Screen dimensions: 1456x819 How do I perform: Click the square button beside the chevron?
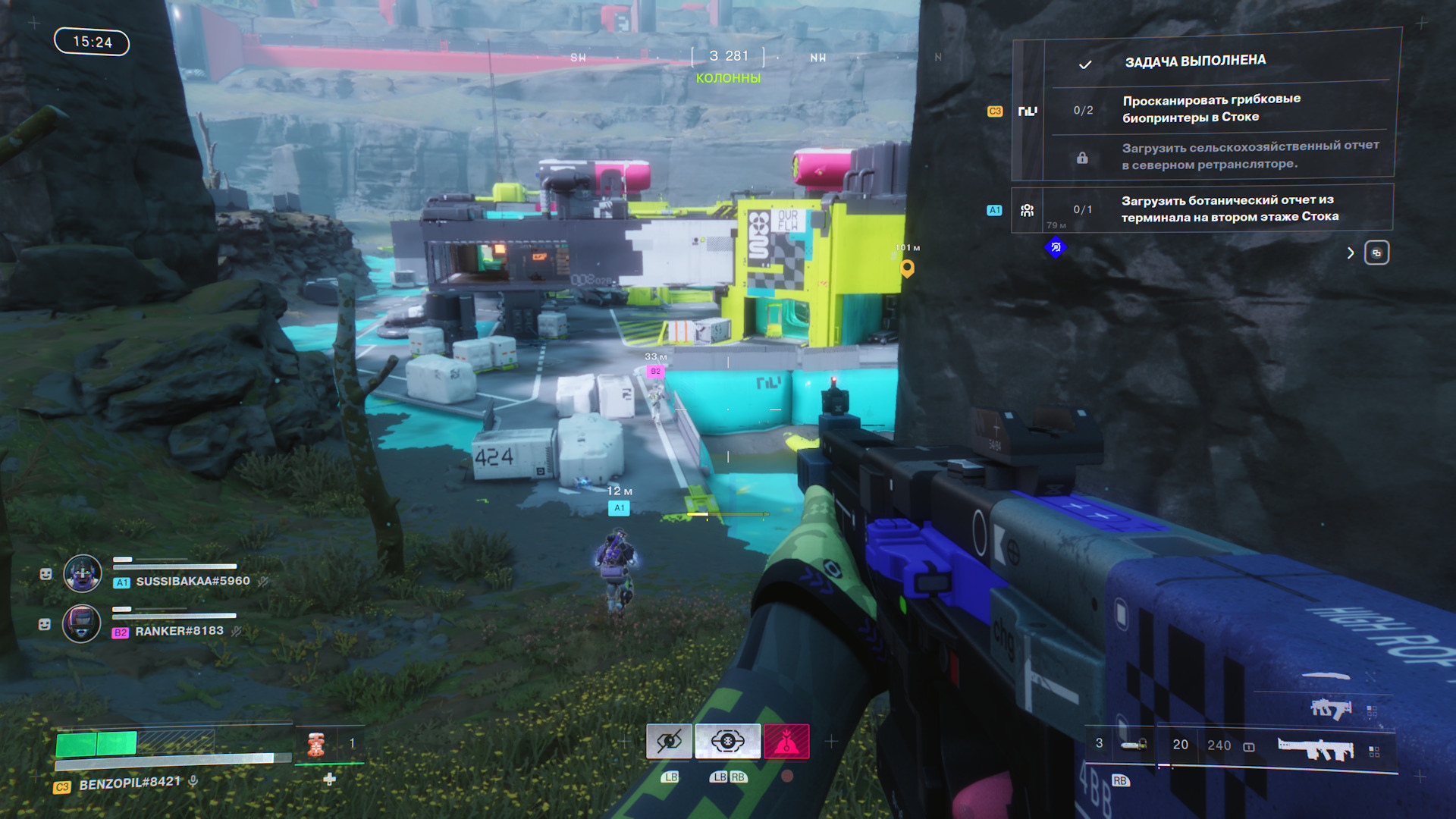point(1376,253)
